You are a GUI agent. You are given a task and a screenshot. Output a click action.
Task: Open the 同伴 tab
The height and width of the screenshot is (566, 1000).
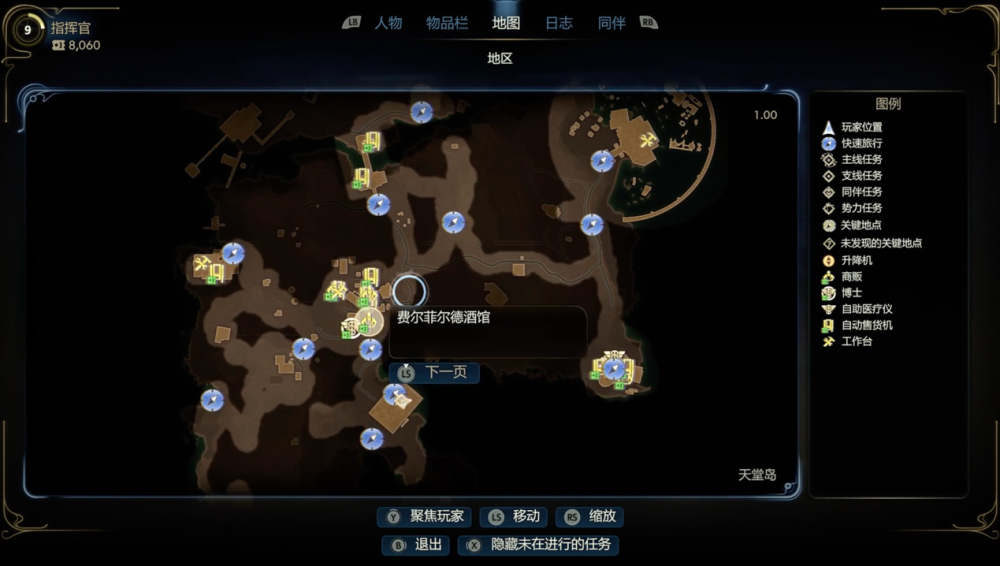611,23
